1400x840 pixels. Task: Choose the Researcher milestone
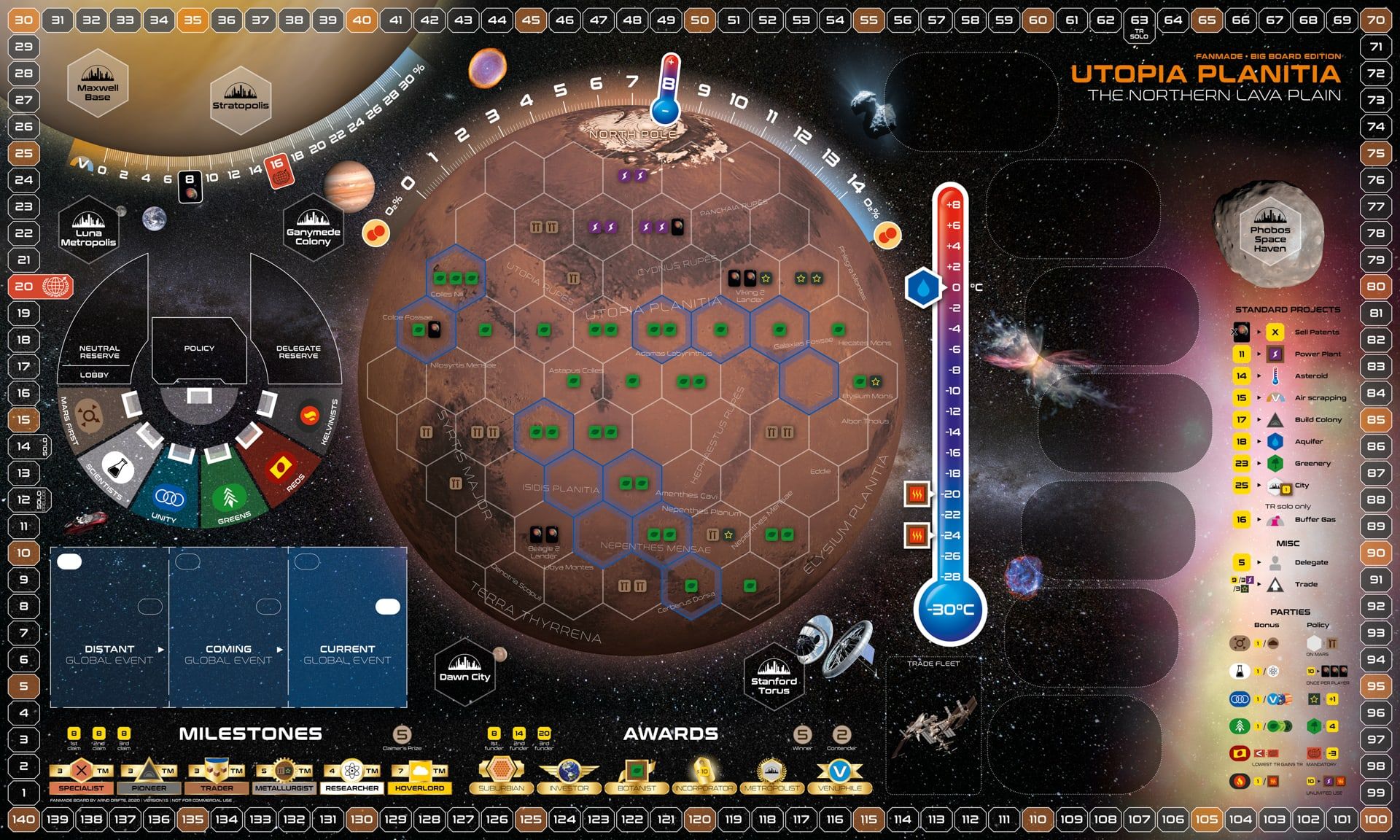pos(352,776)
